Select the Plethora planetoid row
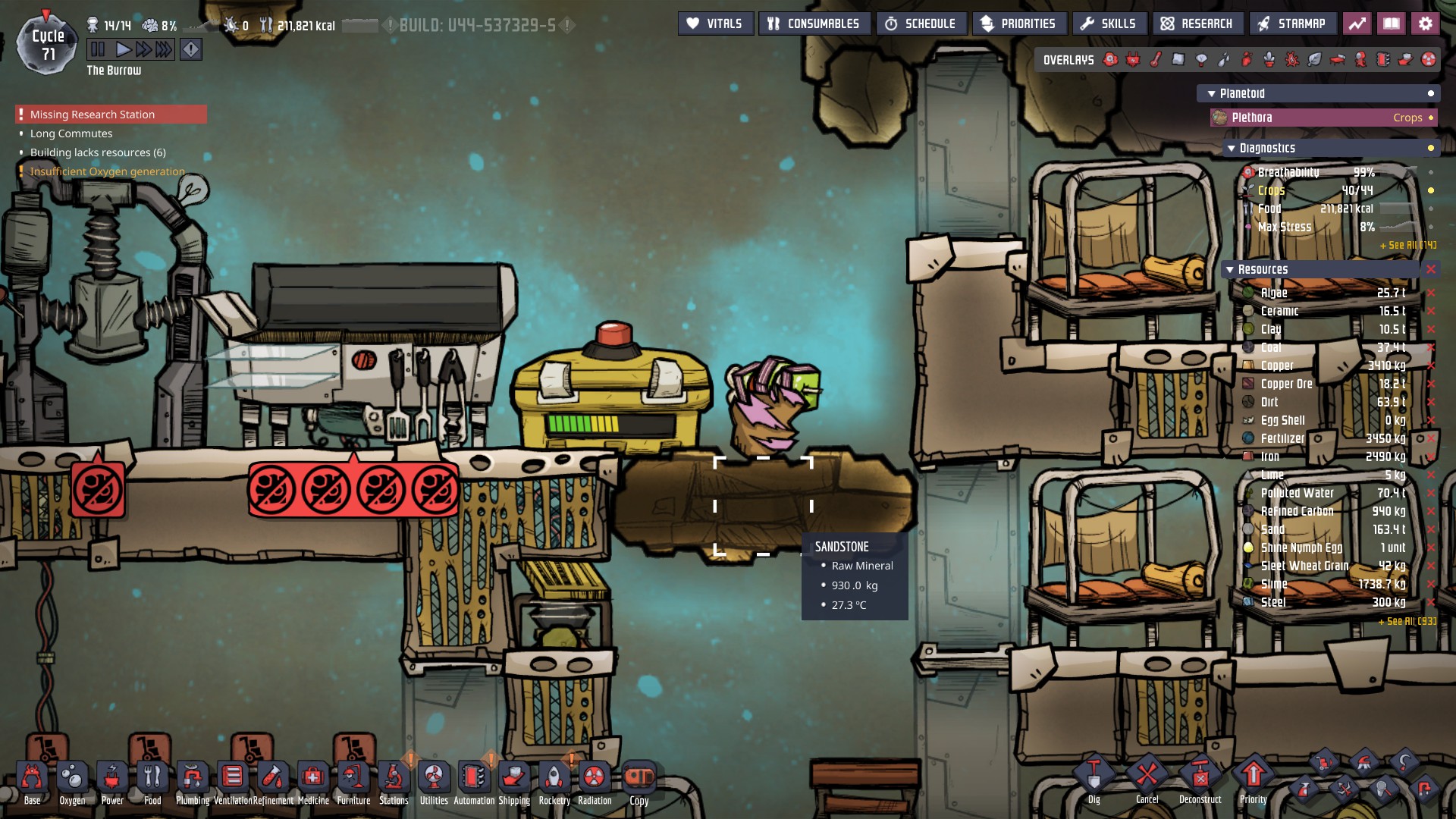The image size is (1456, 819). pos(1323,118)
